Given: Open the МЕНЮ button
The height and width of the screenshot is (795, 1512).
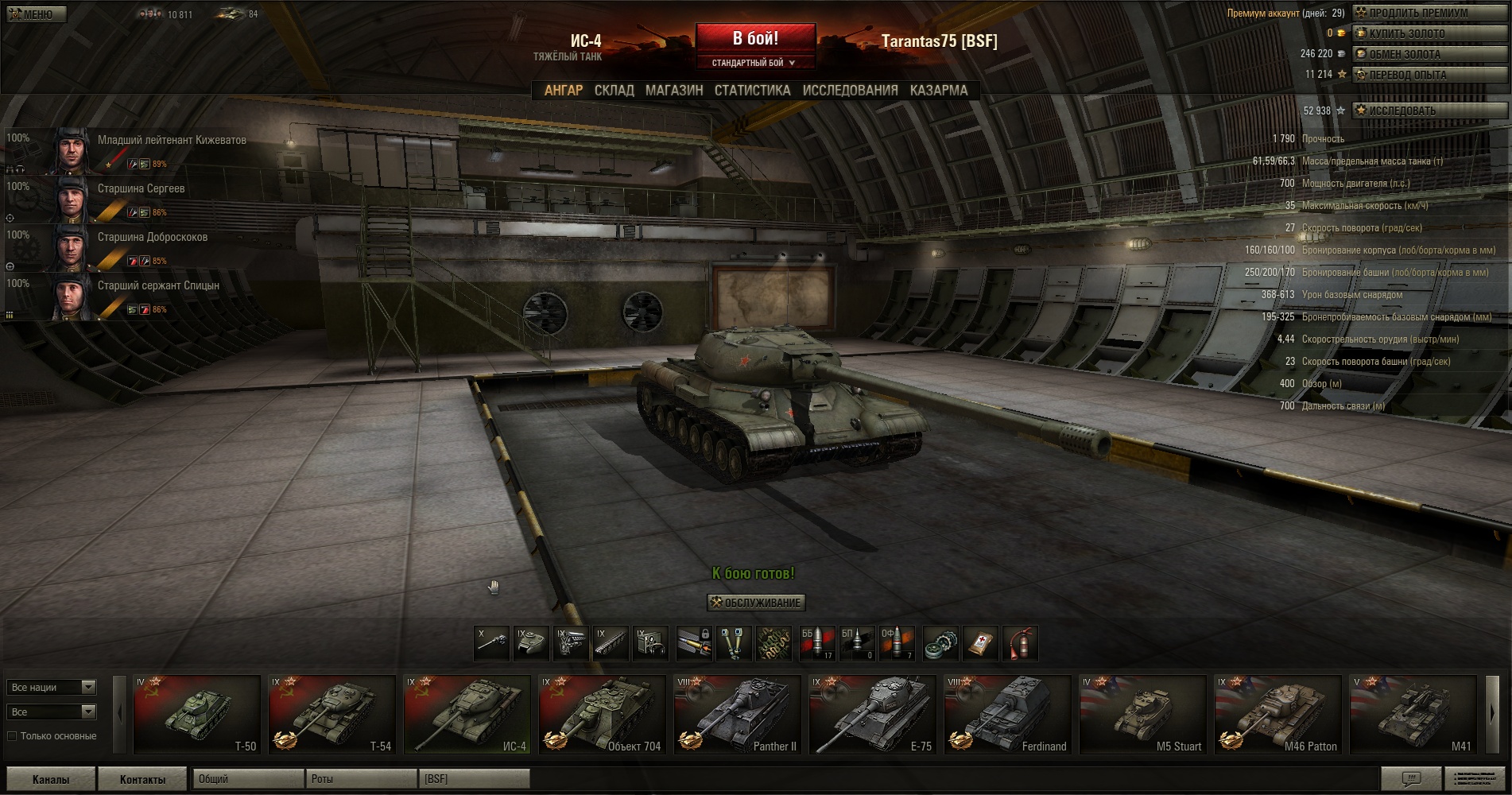Looking at the screenshot, I should [36, 14].
